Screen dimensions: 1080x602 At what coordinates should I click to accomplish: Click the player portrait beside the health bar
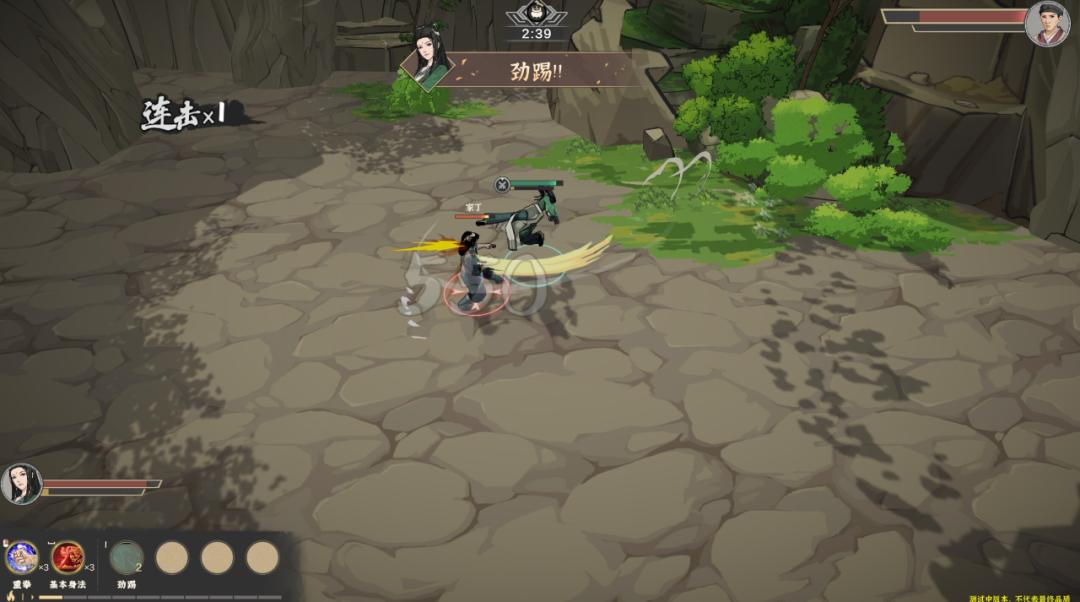coord(21,484)
